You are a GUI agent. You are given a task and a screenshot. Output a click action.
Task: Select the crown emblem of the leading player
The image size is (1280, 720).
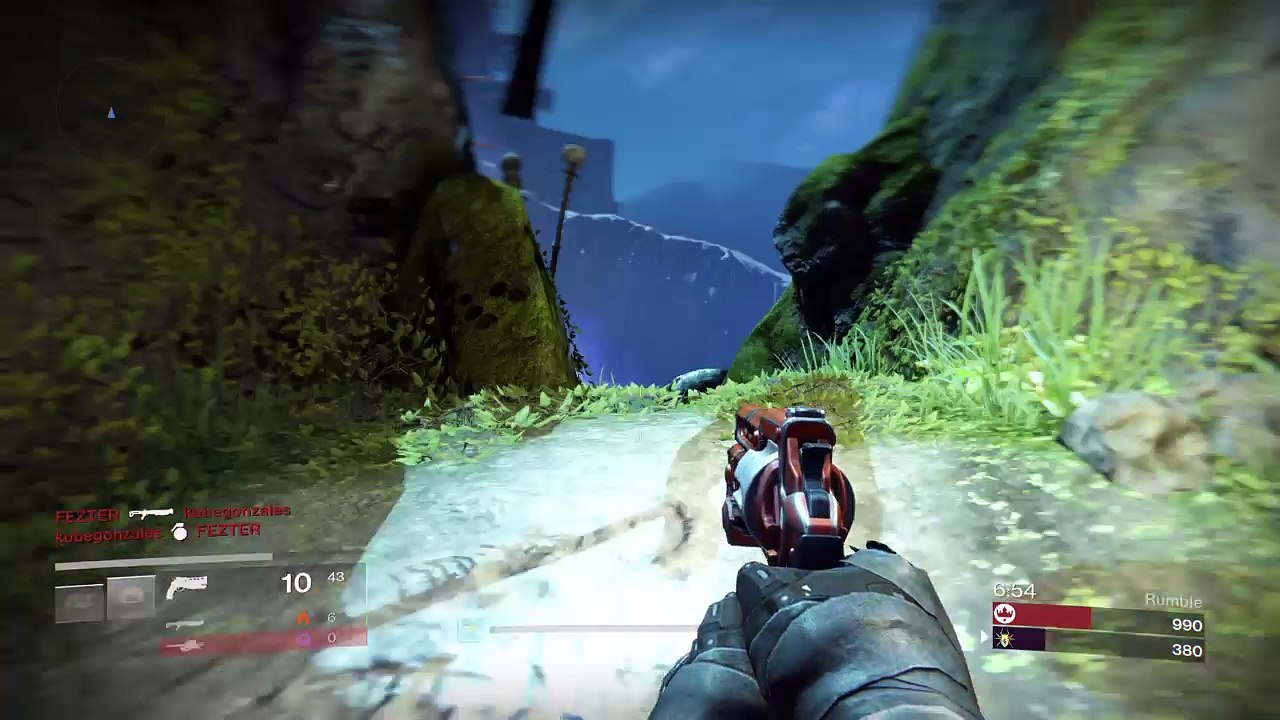point(1005,615)
